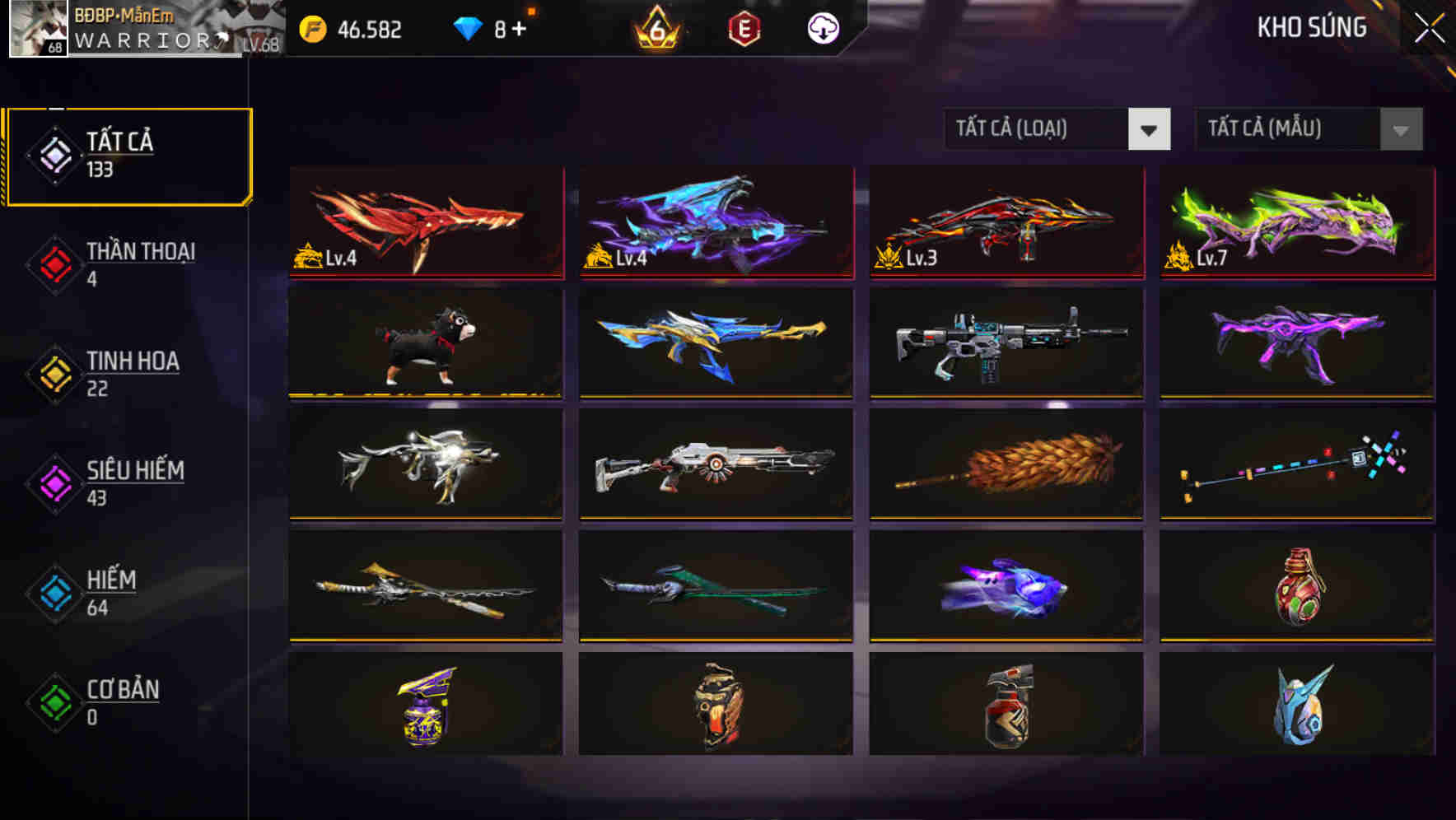Click the diamond balance icon
This screenshot has height=820, width=1456.
point(467,29)
